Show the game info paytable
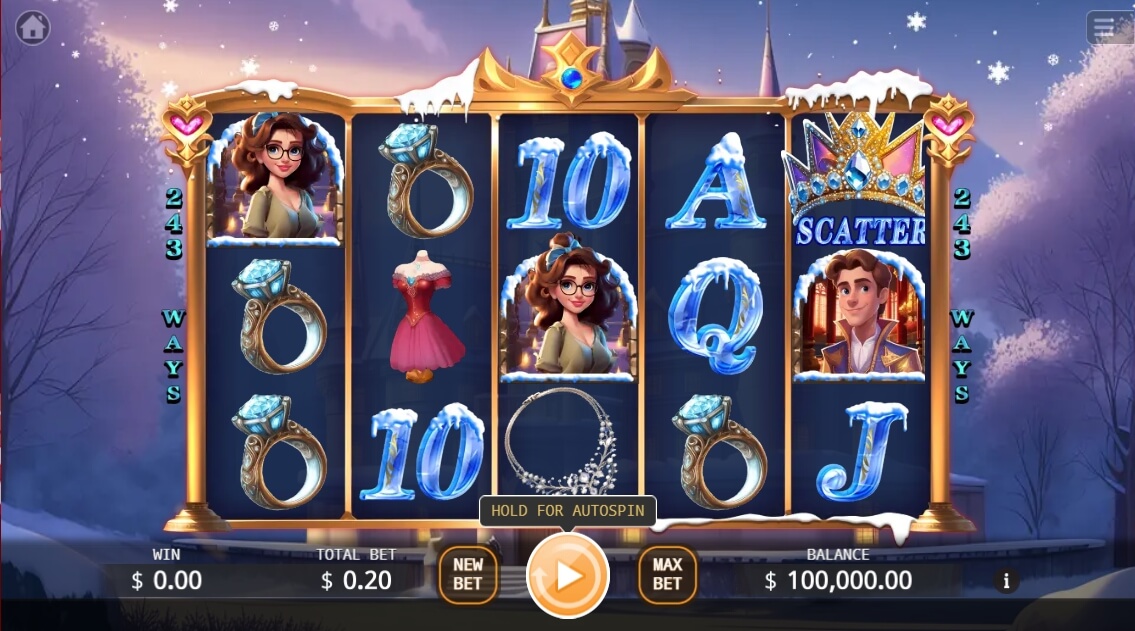 pos(1006,580)
